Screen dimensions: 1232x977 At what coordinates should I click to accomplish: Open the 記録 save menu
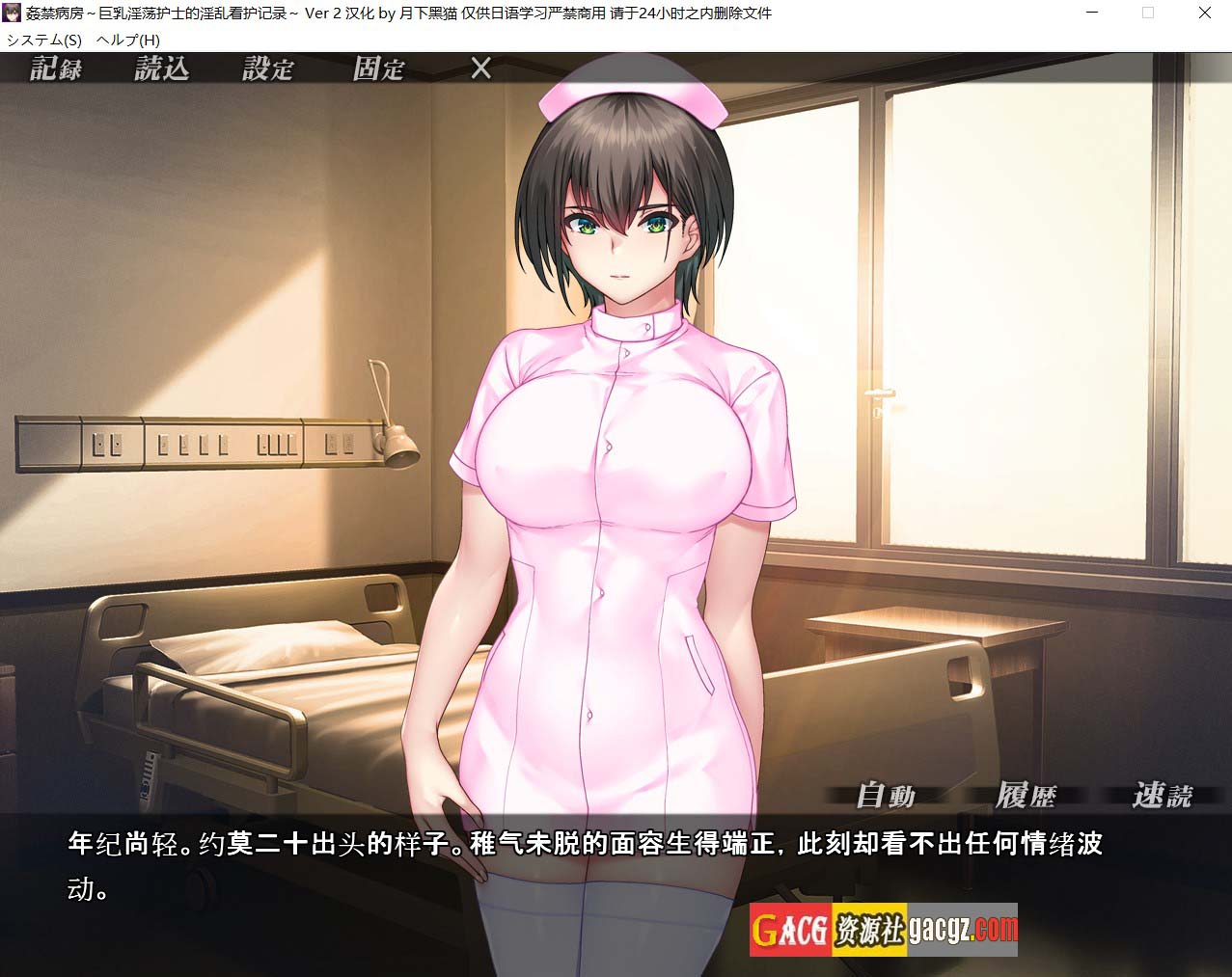pyautogui.click(x=56, y=68)
